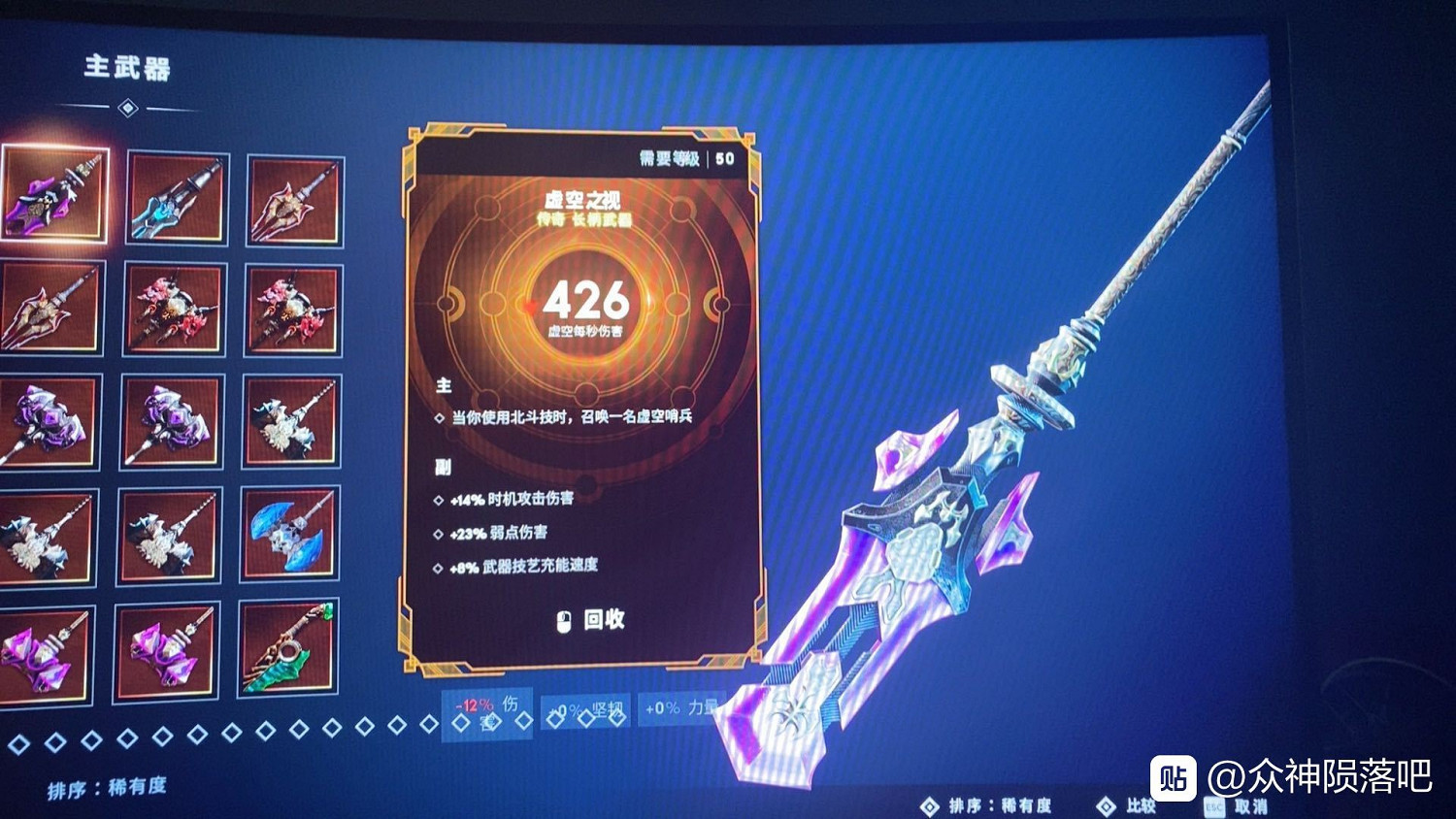
Task: Click the diamond marker beside 主武器 heading
Action: click(x=126, y=110)
